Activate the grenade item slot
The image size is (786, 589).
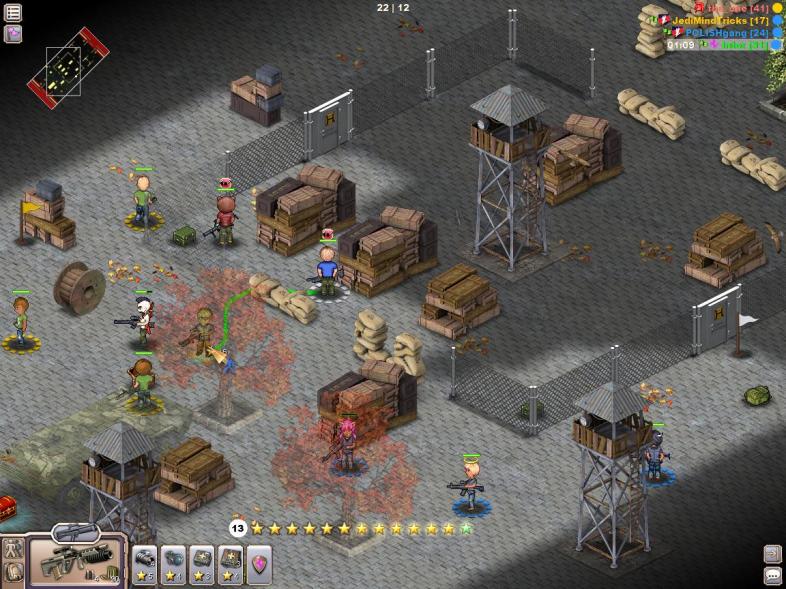click(x=174, y=564)
